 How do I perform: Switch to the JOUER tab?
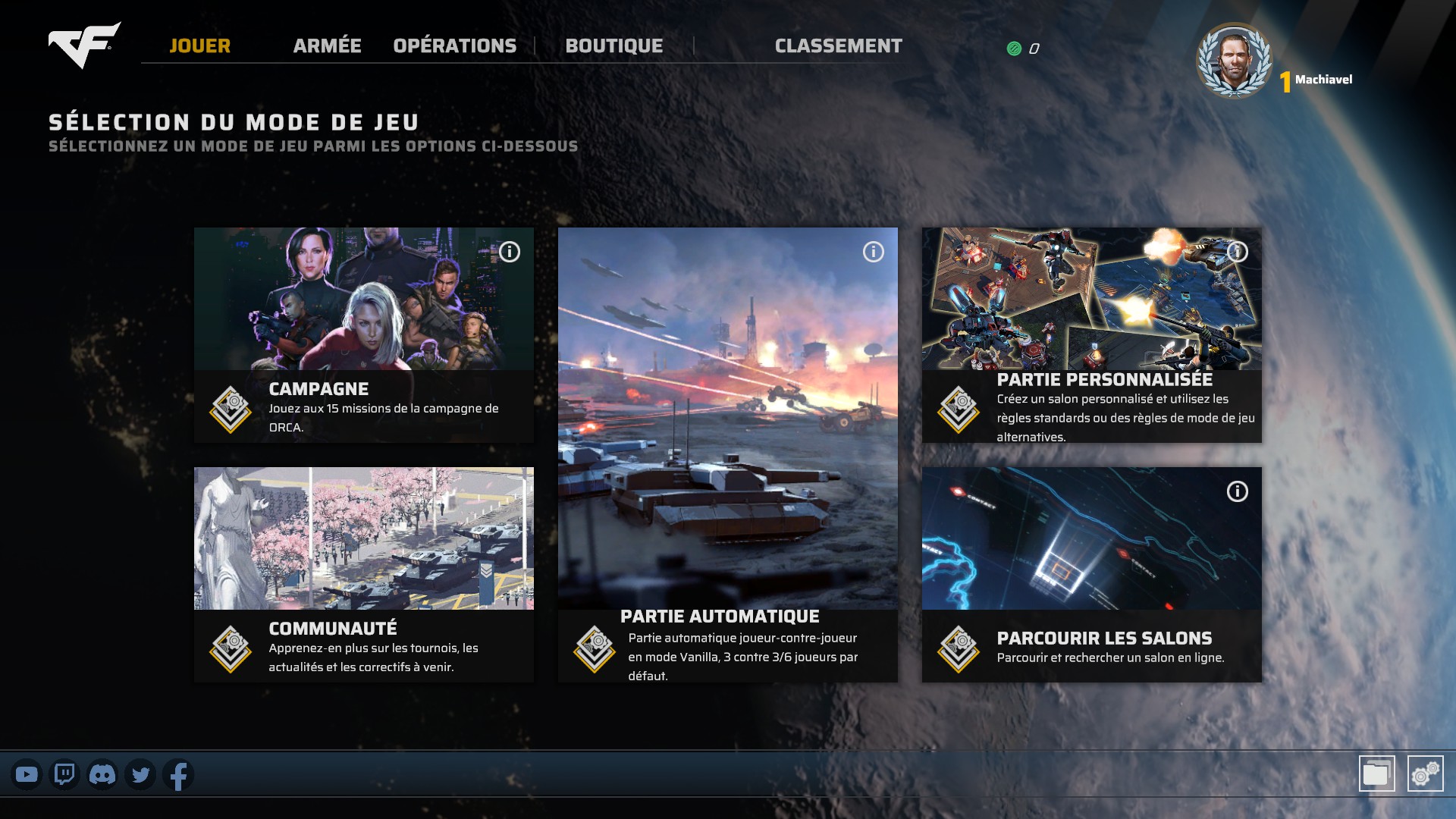tap(199, 46)
